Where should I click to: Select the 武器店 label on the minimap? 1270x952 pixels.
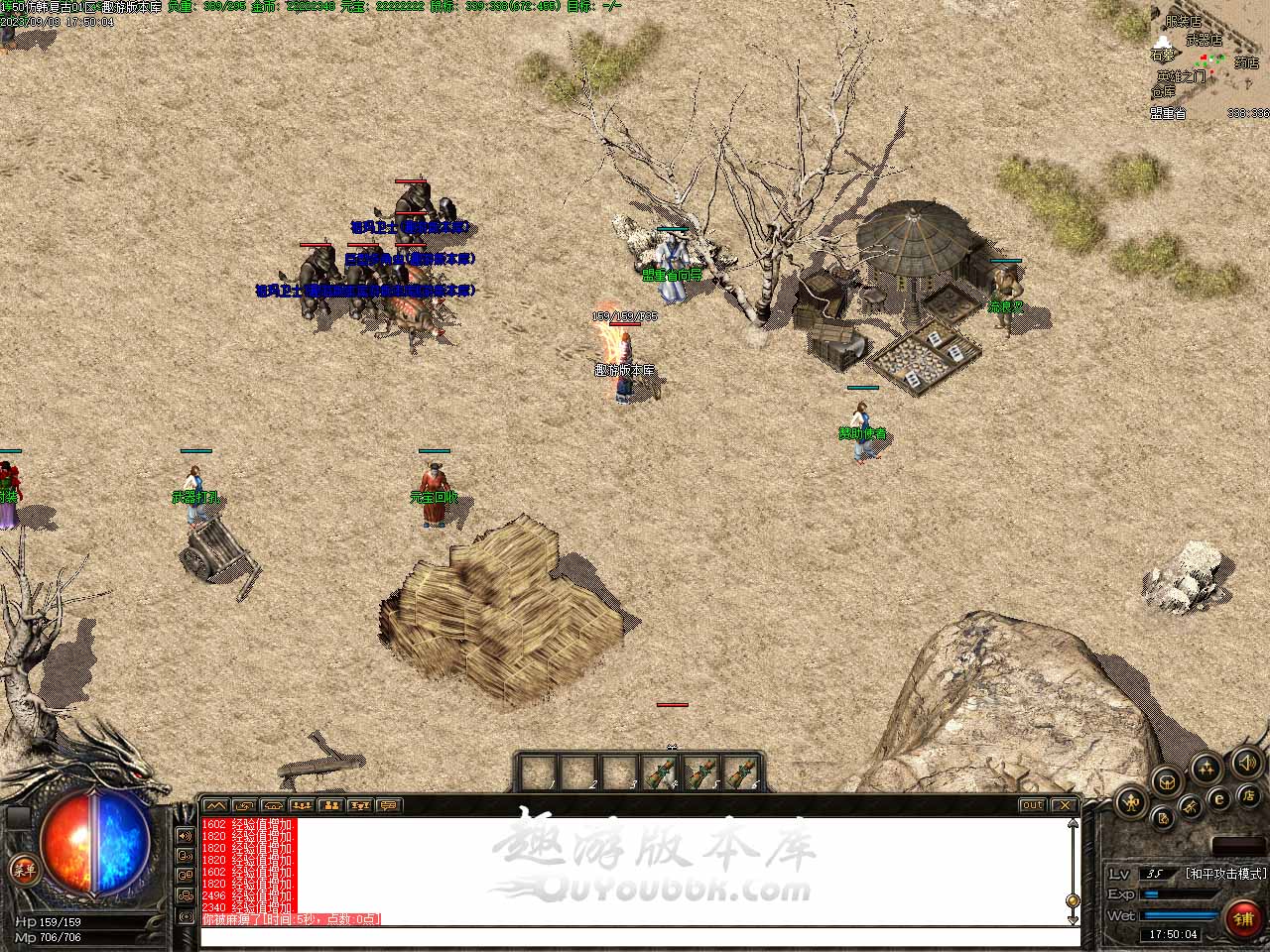(x=1205, y=40)
